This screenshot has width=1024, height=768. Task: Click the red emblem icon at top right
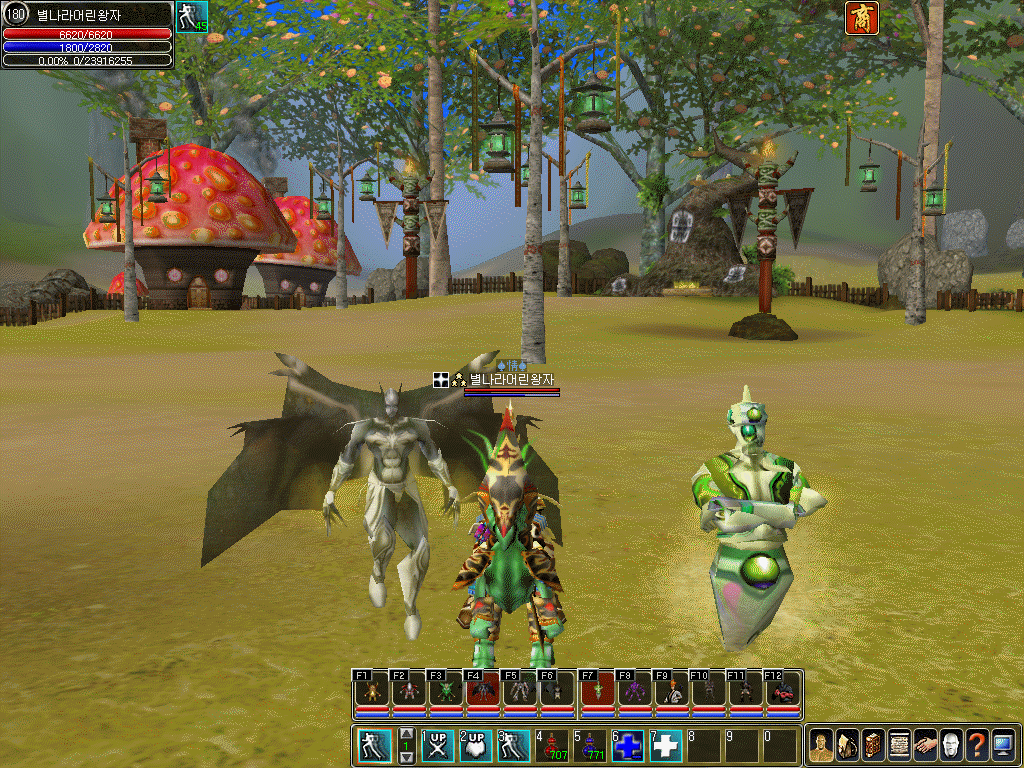[862, 18]
